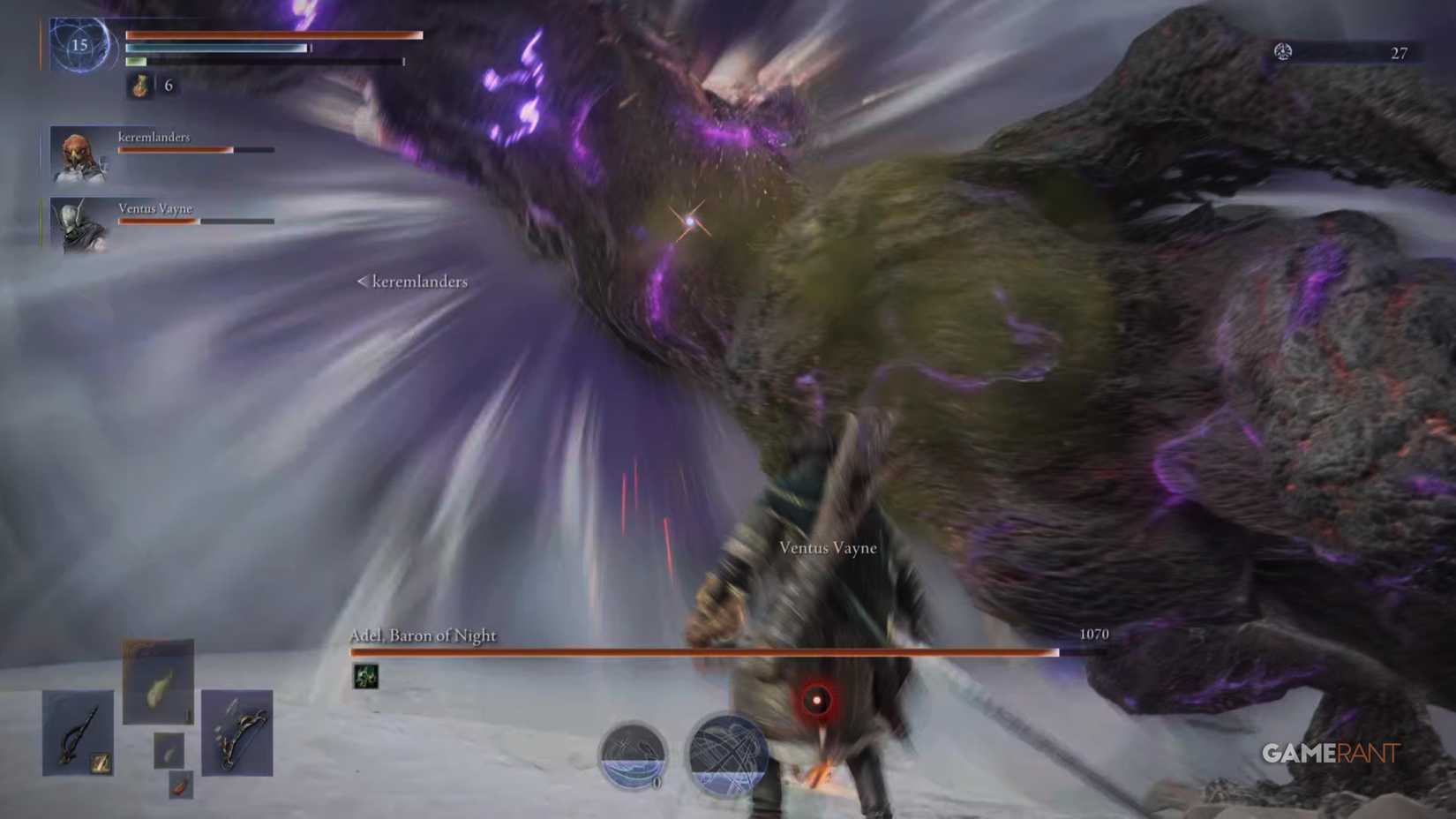Click the arrow ammunition icon

180,785
